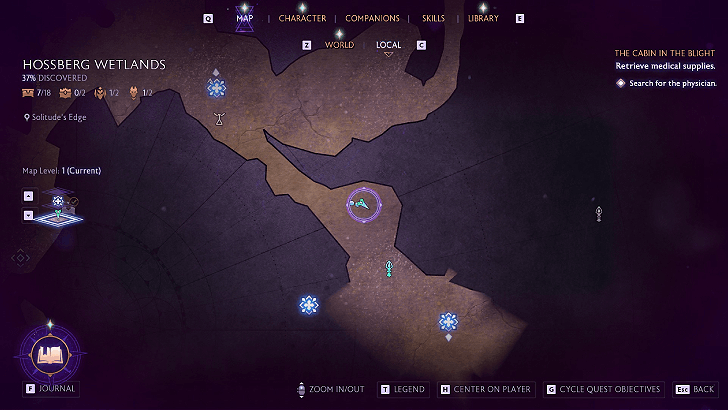
Task: Open the Companions tab
Action: tap(372, 18)
